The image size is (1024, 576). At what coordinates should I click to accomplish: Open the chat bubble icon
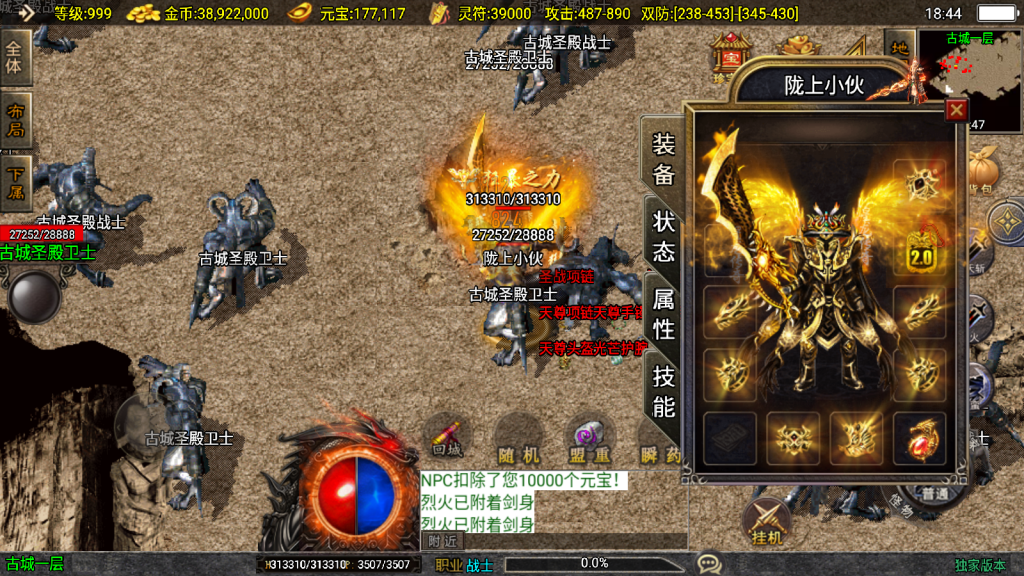coord(709,564)
